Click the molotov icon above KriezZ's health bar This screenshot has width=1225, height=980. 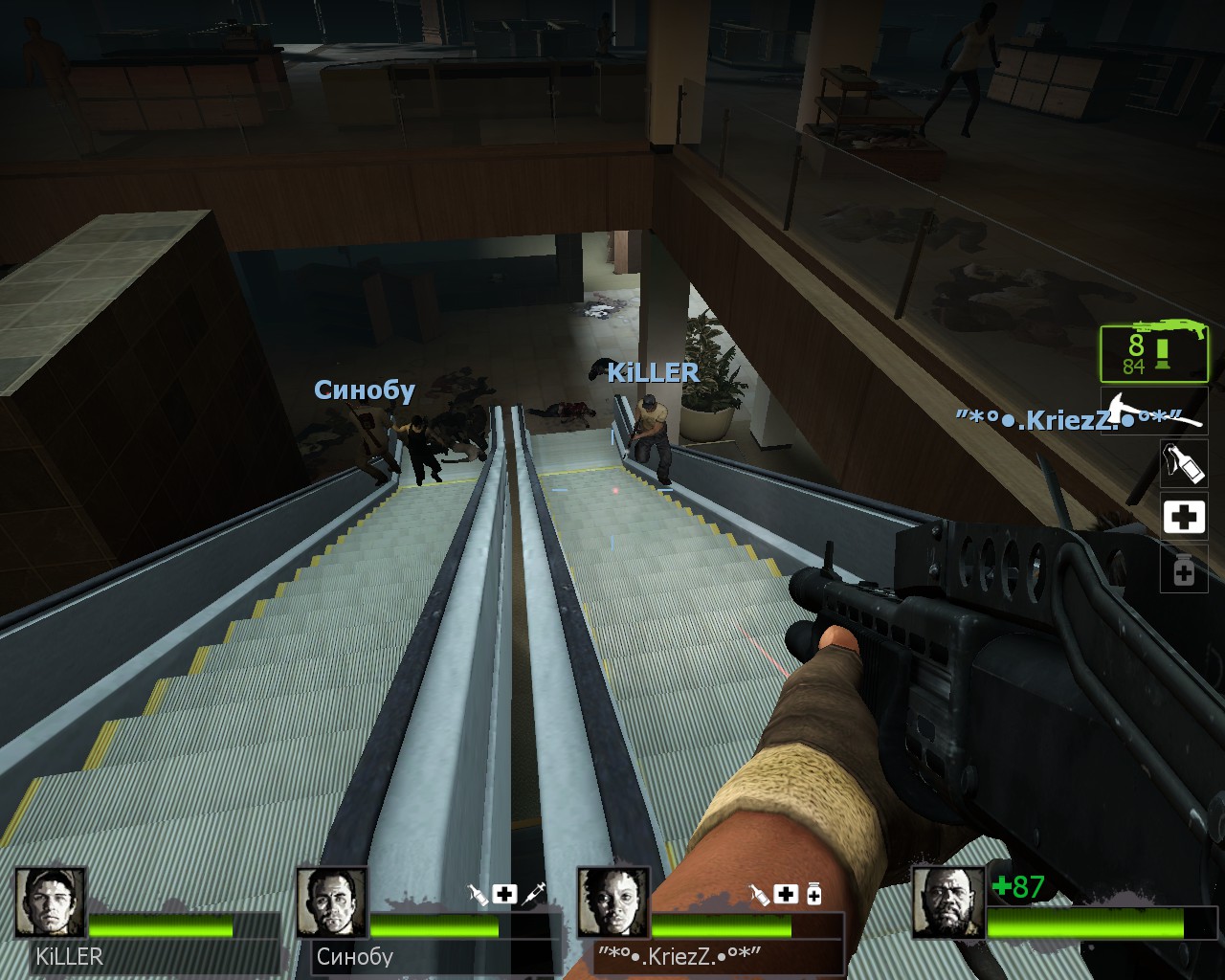tap(759, 895)
